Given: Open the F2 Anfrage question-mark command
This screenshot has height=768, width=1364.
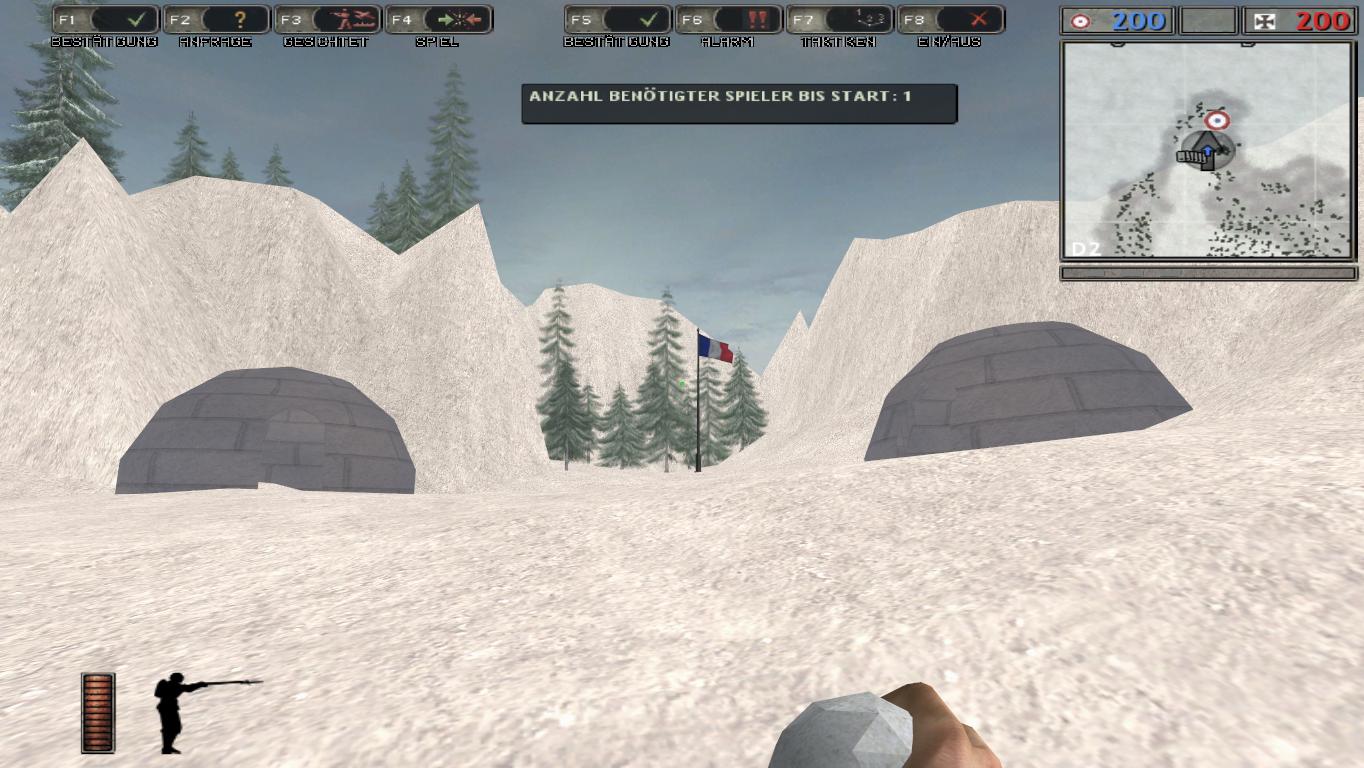Looking at the screenshot, I should pyautogui.click(x=217, y=20).
